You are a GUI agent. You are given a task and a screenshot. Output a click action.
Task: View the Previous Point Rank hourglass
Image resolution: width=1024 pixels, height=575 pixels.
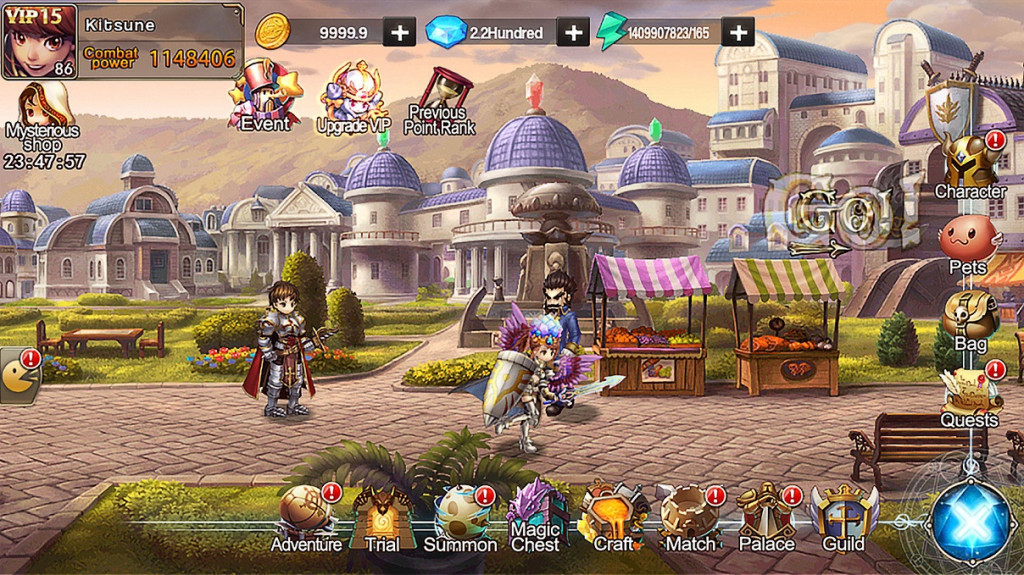pyautogui.click(x=440, y=100)
